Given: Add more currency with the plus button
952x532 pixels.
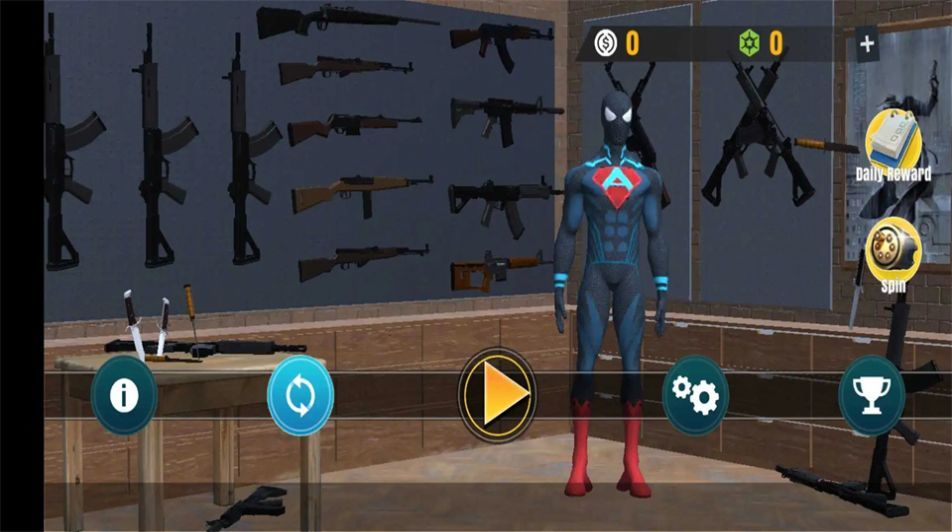Looking at the screenshot, I should 867,44.
